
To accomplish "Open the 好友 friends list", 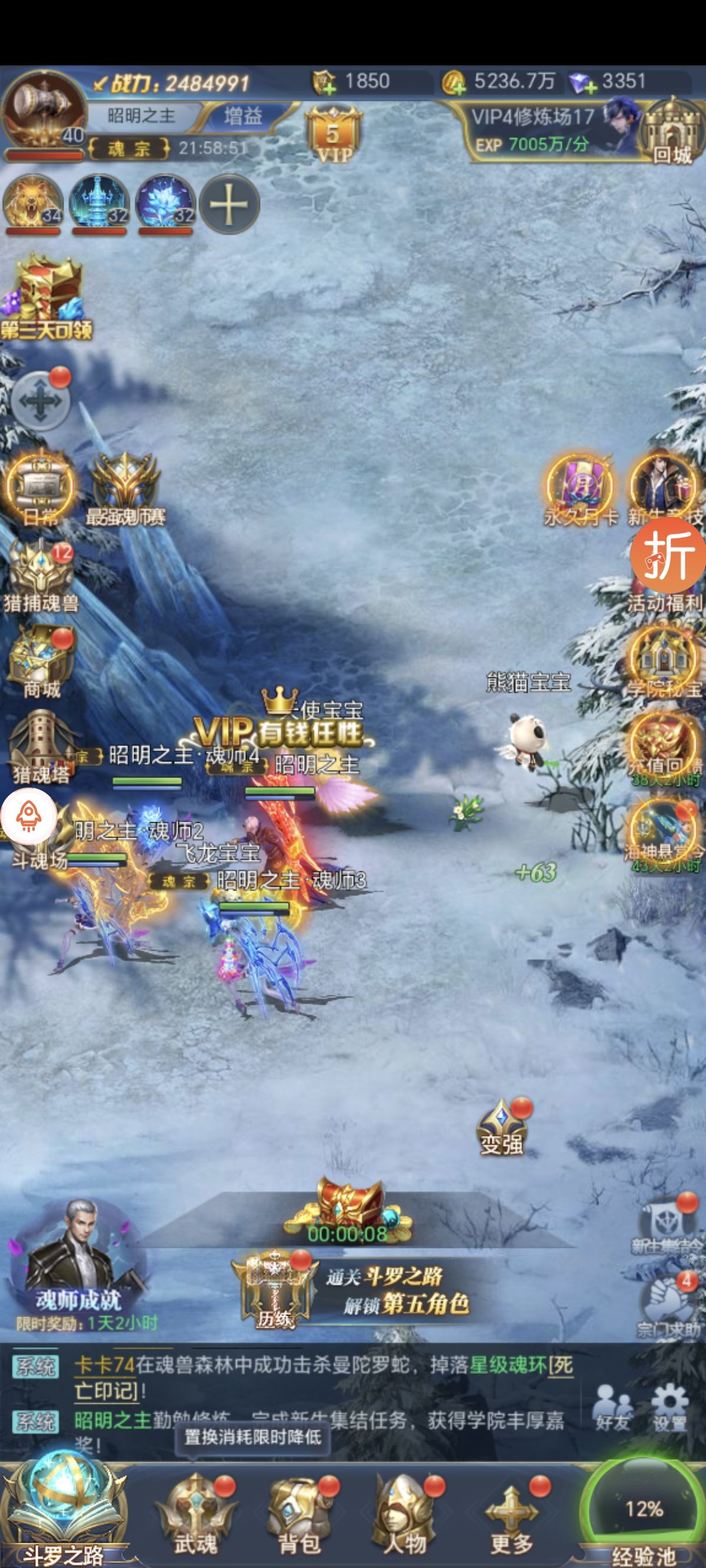I will pos(612,1406).
